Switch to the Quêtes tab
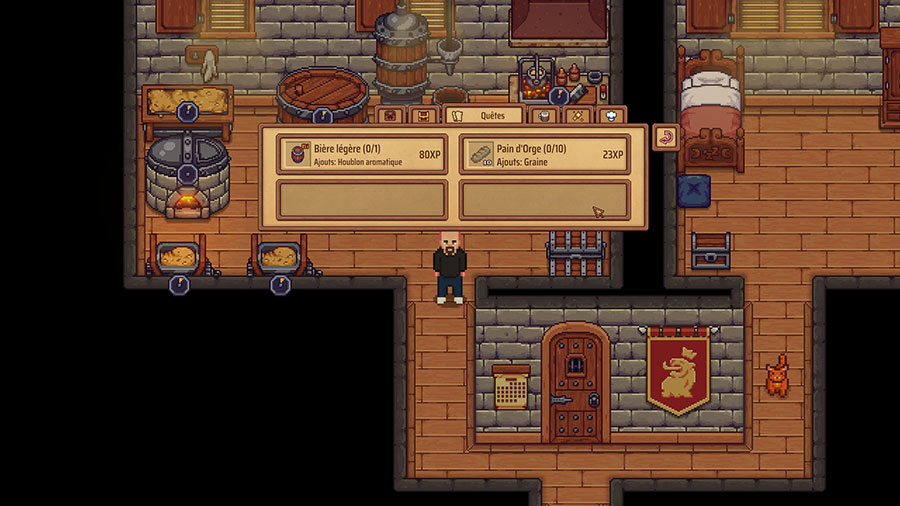Viewport: 900px width, 506px height. [x=484, y=116]
